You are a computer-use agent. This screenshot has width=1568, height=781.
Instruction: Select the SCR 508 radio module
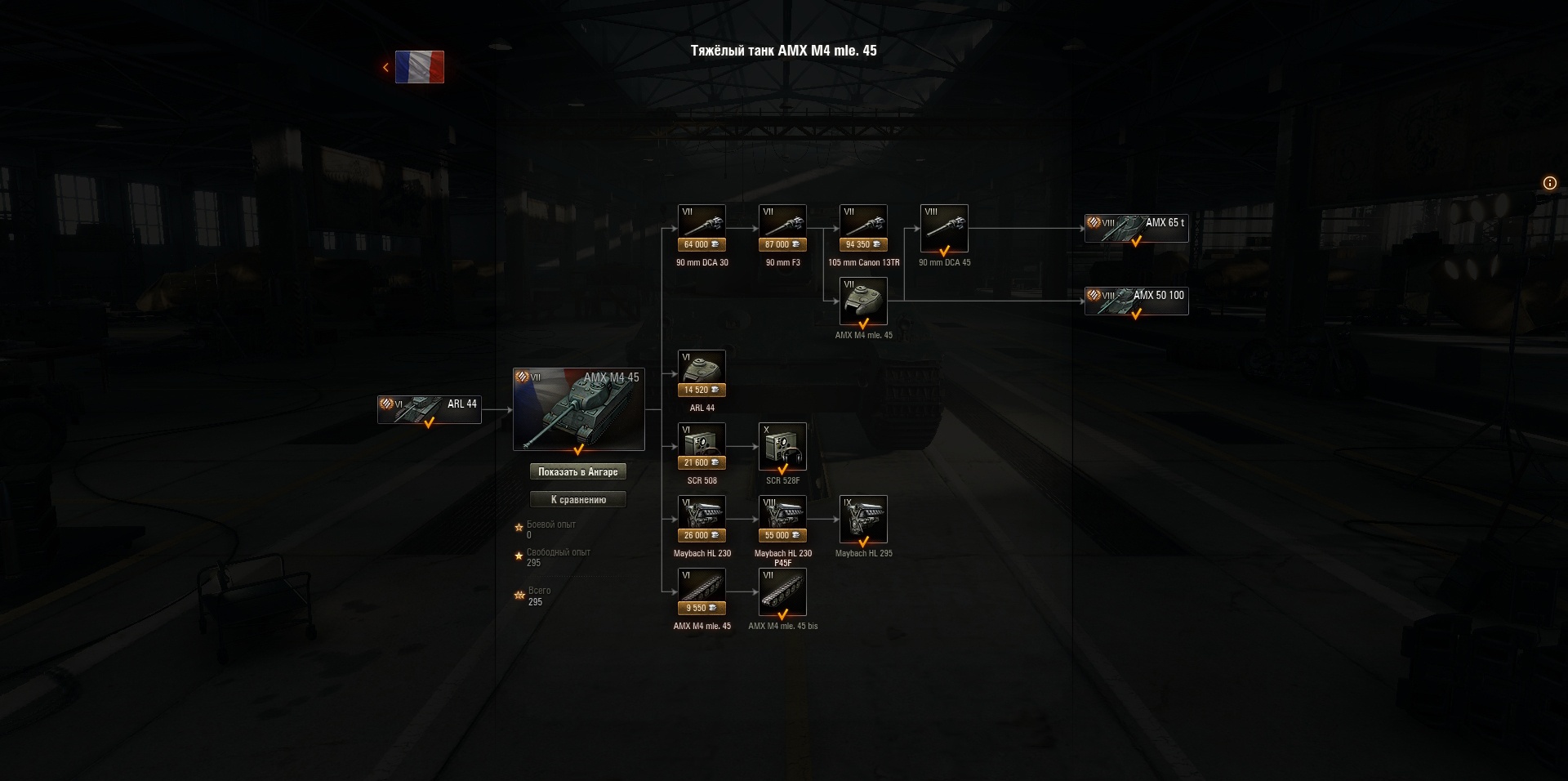click(701, 445)
